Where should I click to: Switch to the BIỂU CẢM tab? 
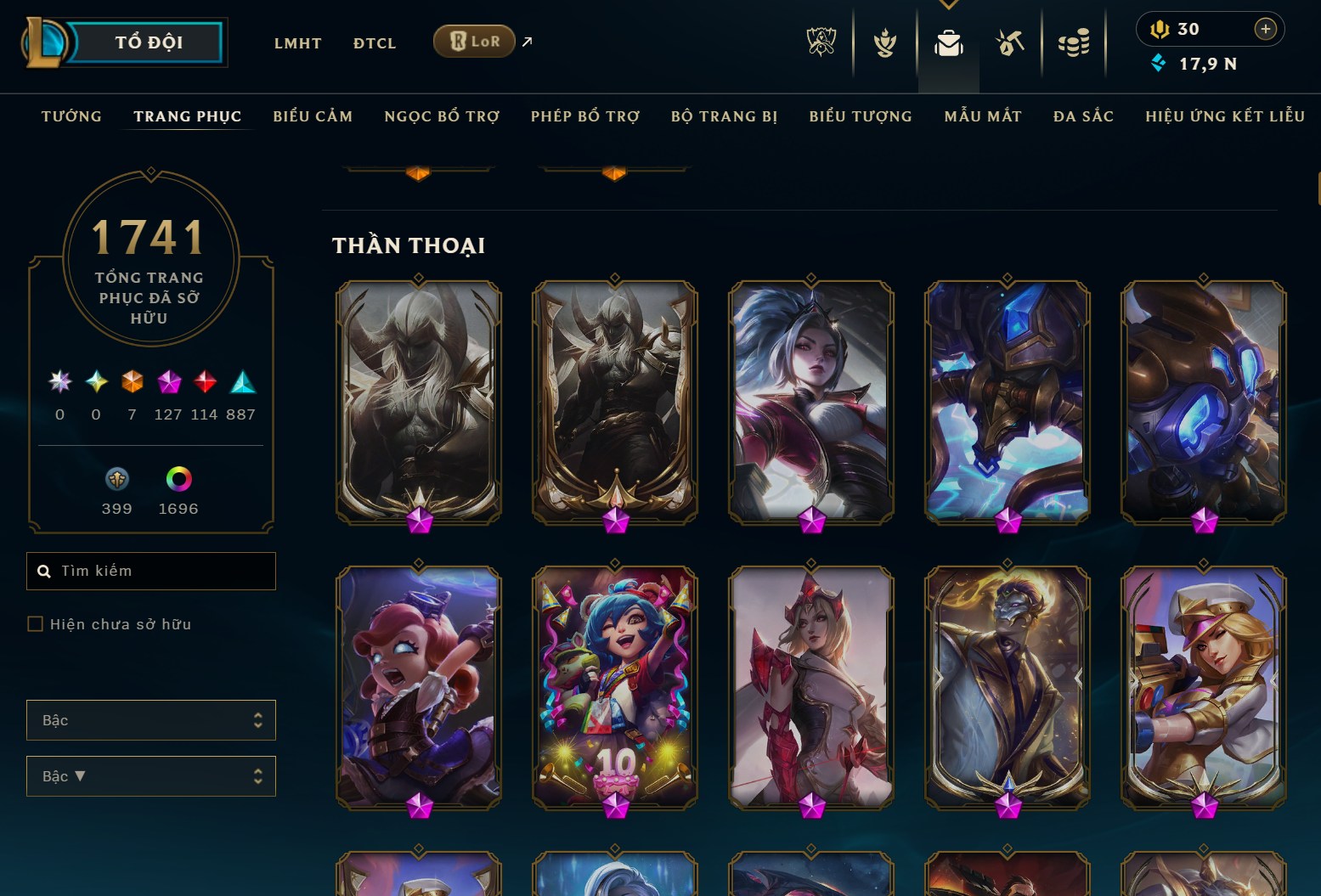pyautogui.click(x=312, y=116)
